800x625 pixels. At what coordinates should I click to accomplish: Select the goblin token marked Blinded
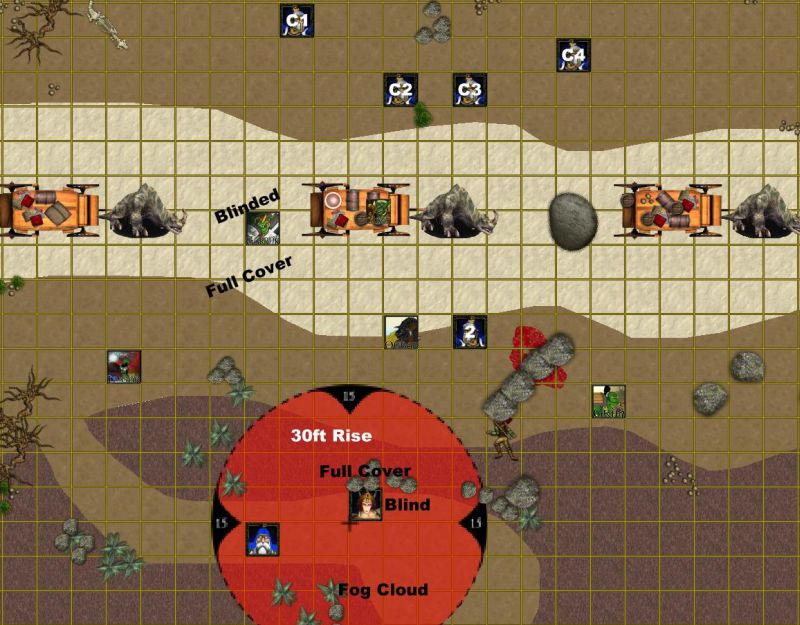[264, 229]
